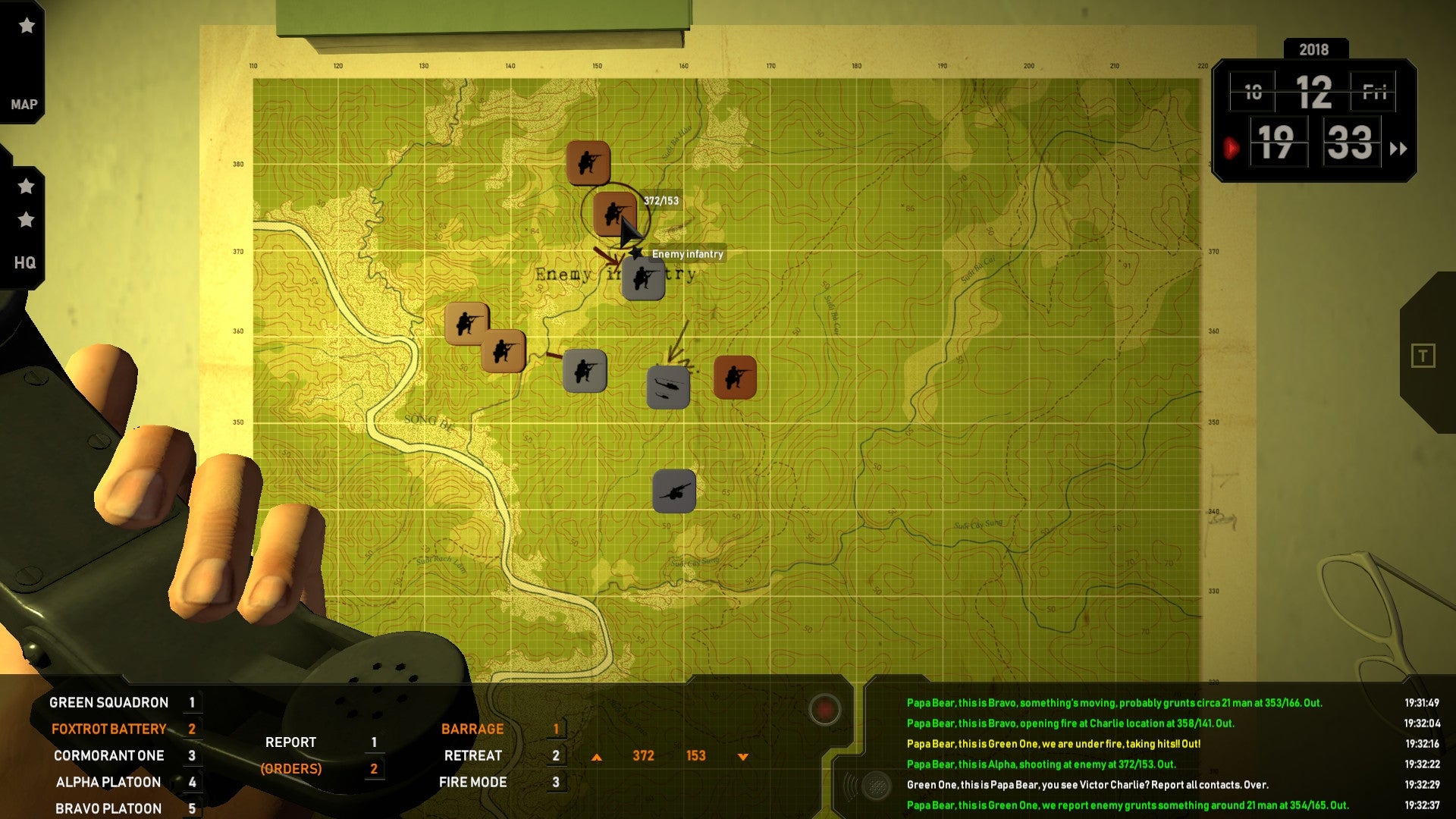The height and width of the screenshot is (819, 1456).
Task: Select the gray infantry unit engaging westward
Action: [584, 371]
